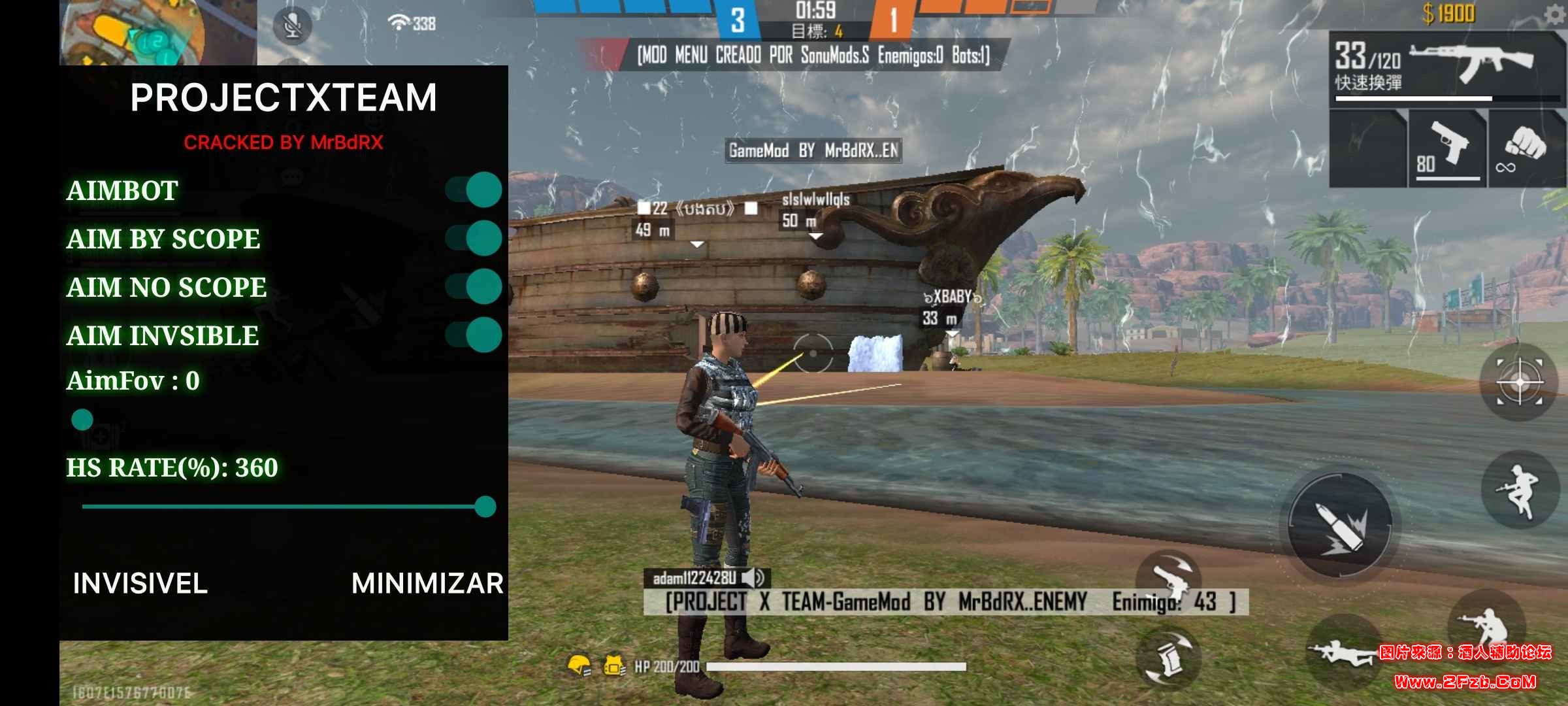
Task: Fire with the bullet shoot button
Action: pyautogui.click(x=1341, y=524)
